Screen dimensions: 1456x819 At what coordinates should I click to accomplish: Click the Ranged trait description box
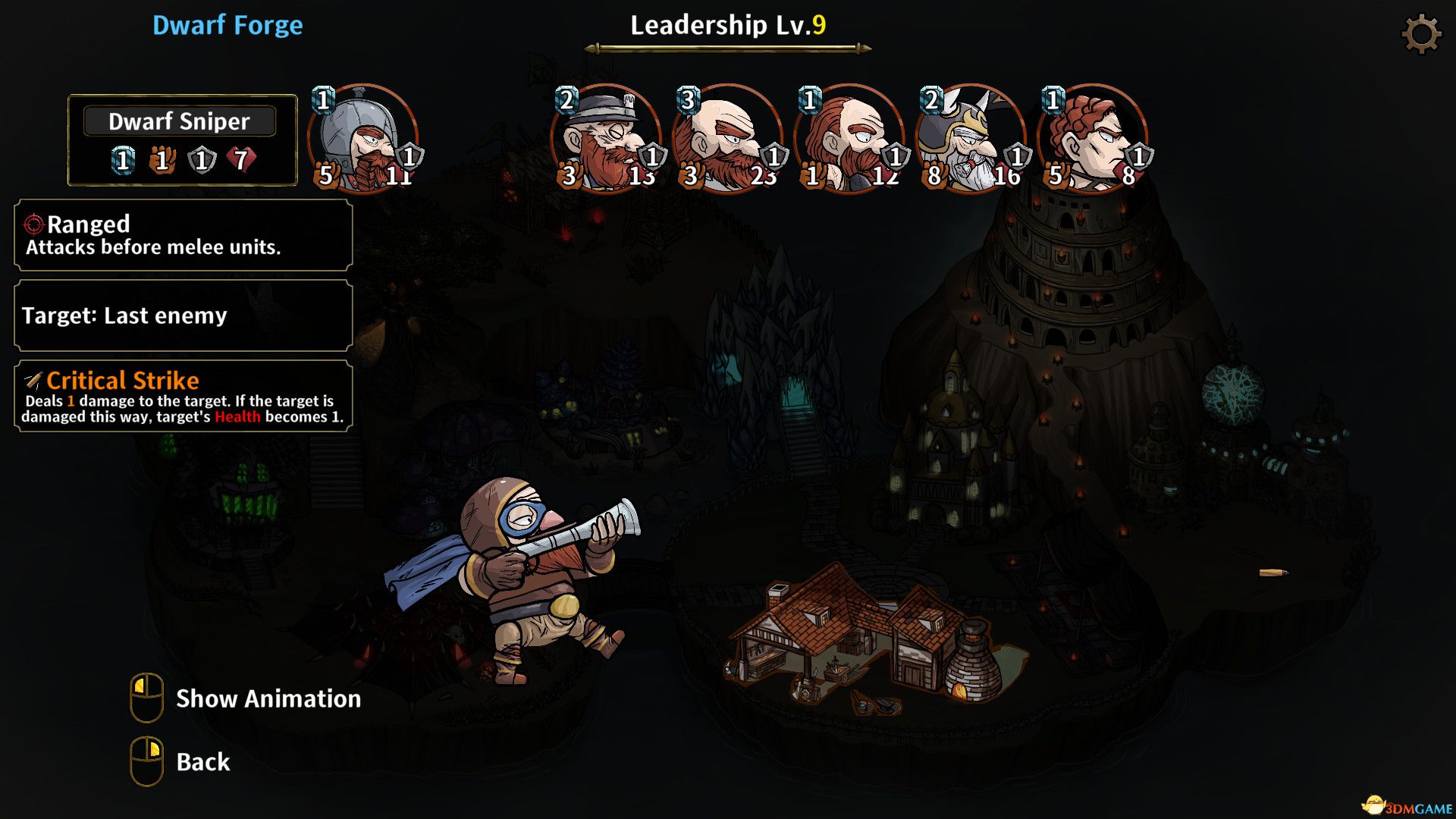coord(184,235)
